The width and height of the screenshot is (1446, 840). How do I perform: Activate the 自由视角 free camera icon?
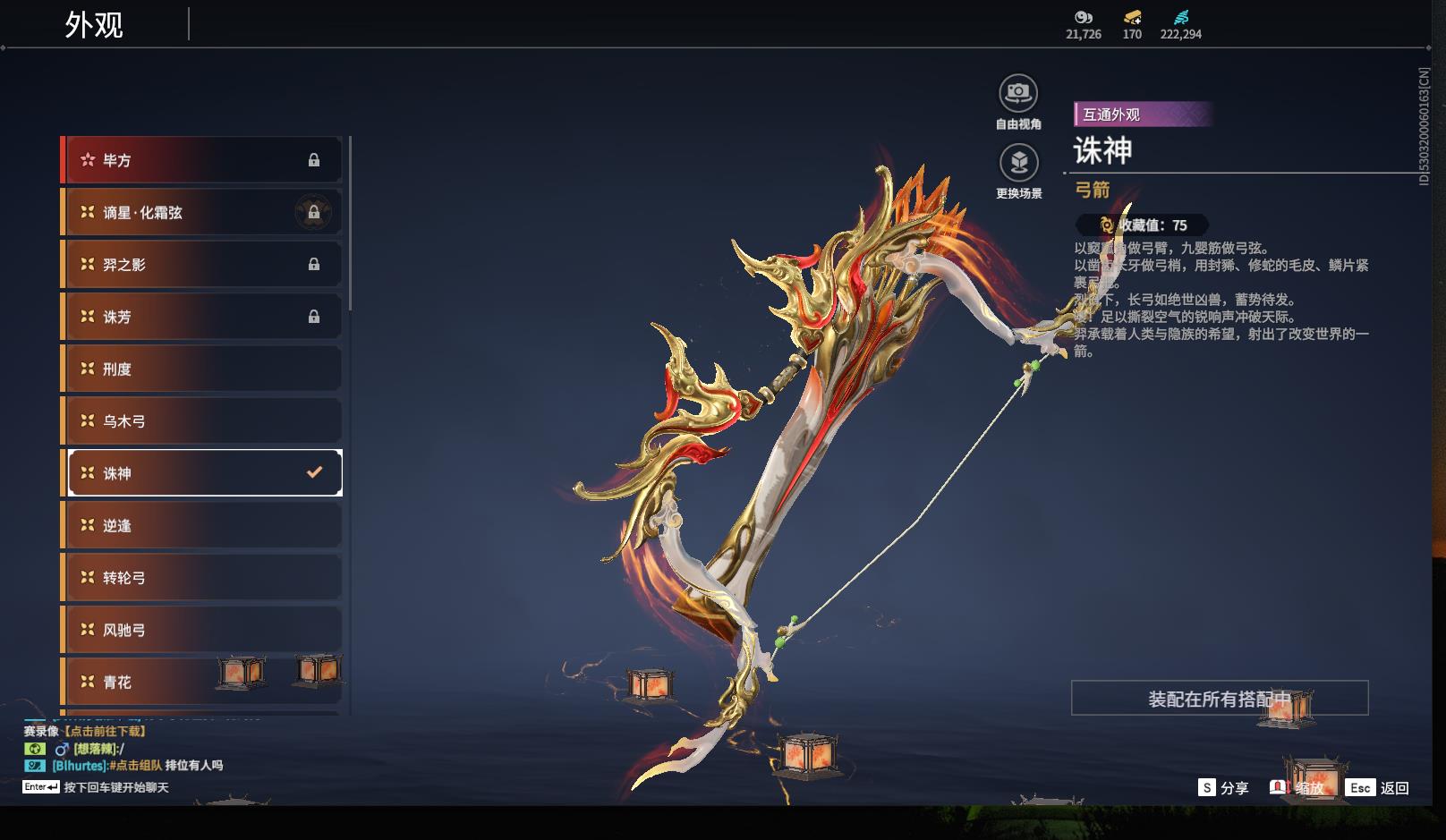click(1018, 93)
